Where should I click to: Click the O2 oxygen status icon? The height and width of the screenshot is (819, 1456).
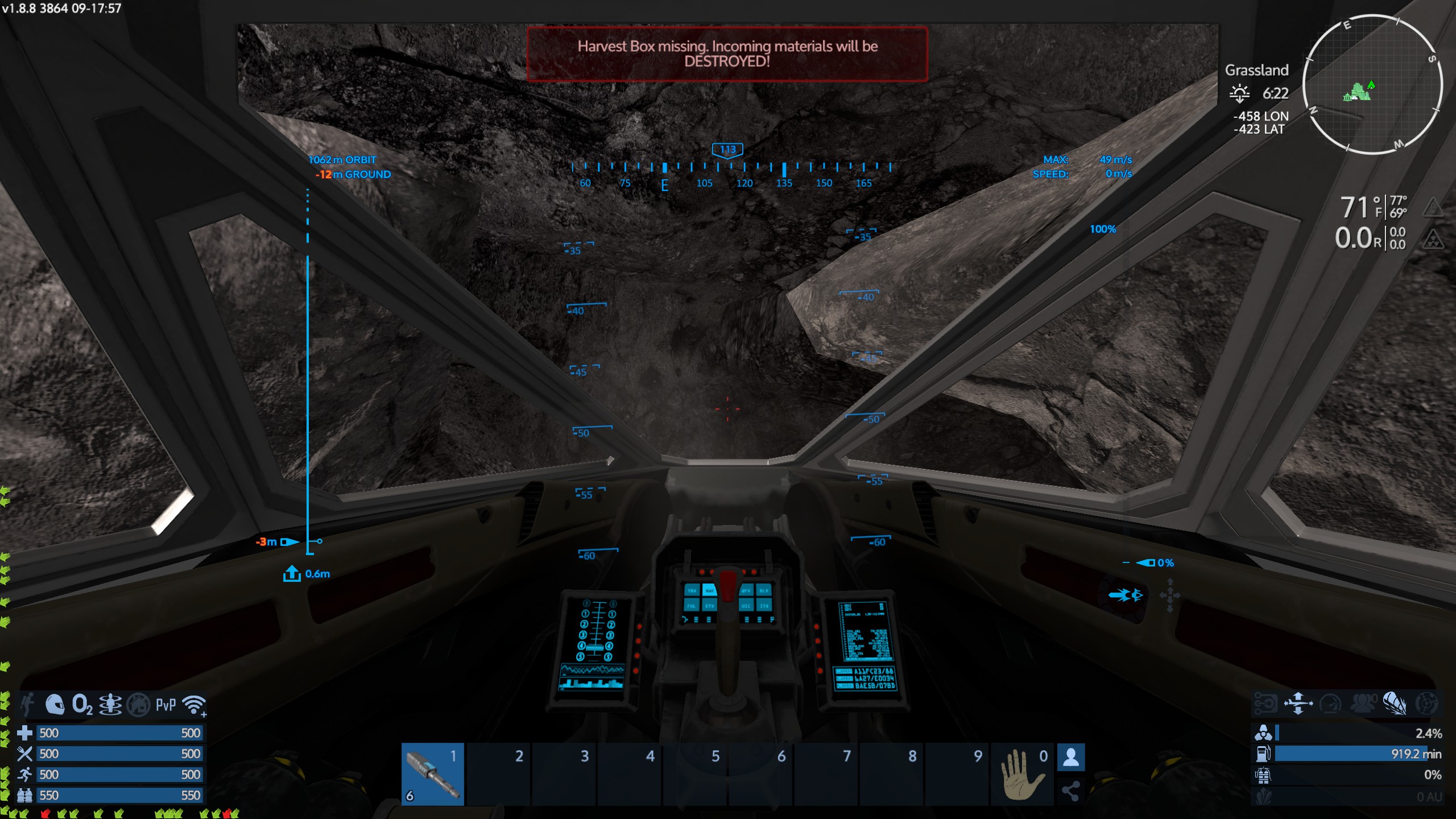coord(82,705)
